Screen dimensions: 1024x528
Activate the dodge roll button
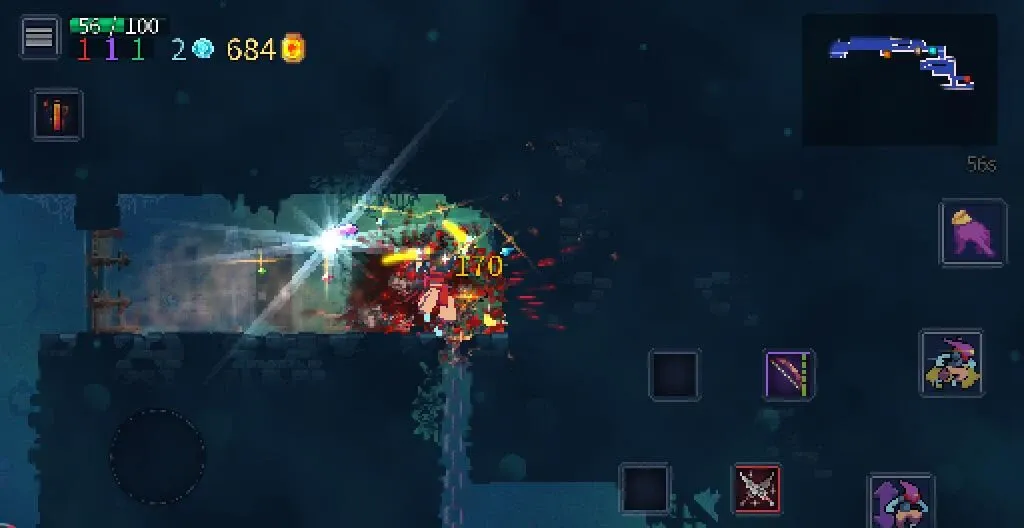point(951,363)
